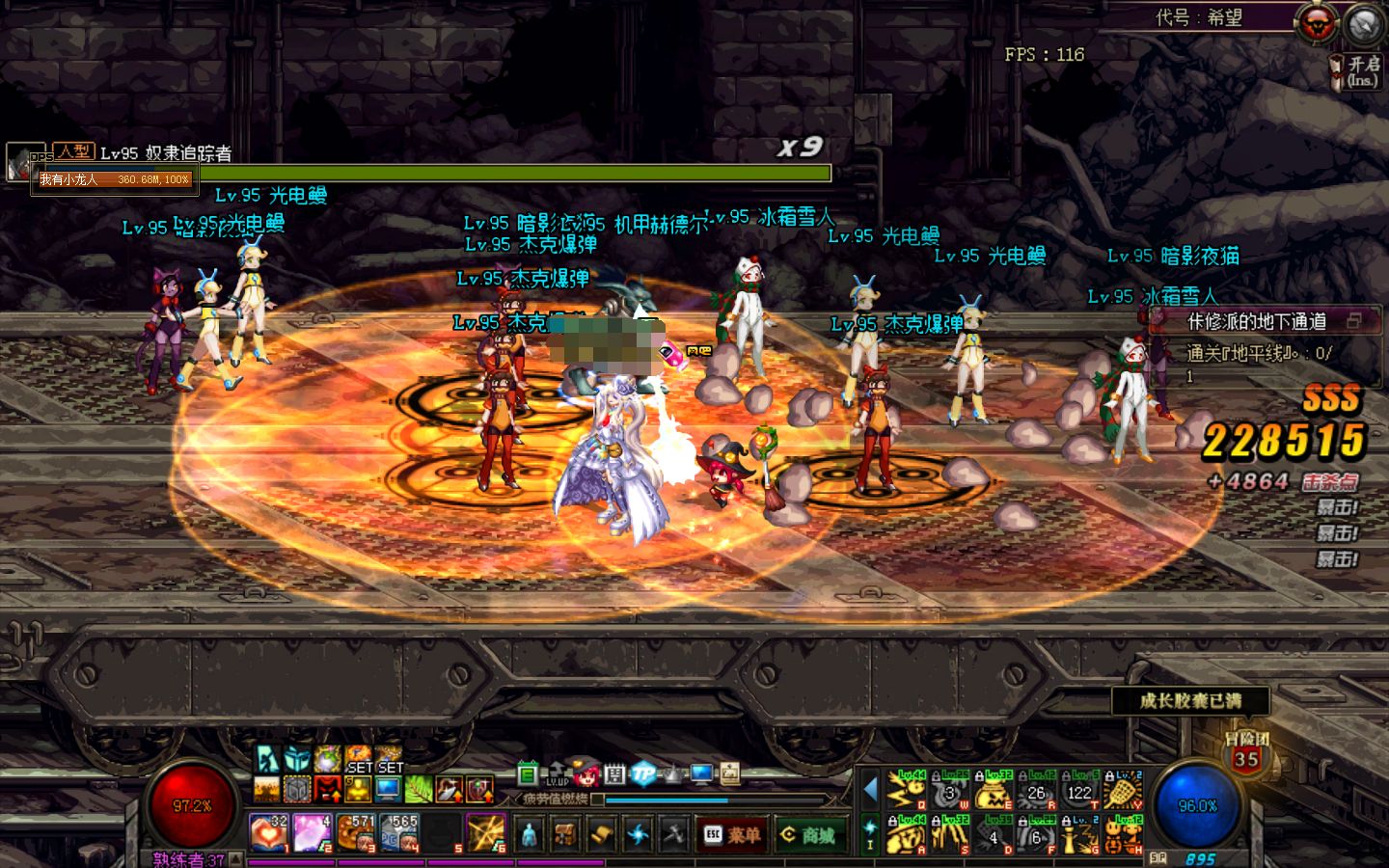Toggle the monitor display icon in top toolbar

tap(699, 774)
